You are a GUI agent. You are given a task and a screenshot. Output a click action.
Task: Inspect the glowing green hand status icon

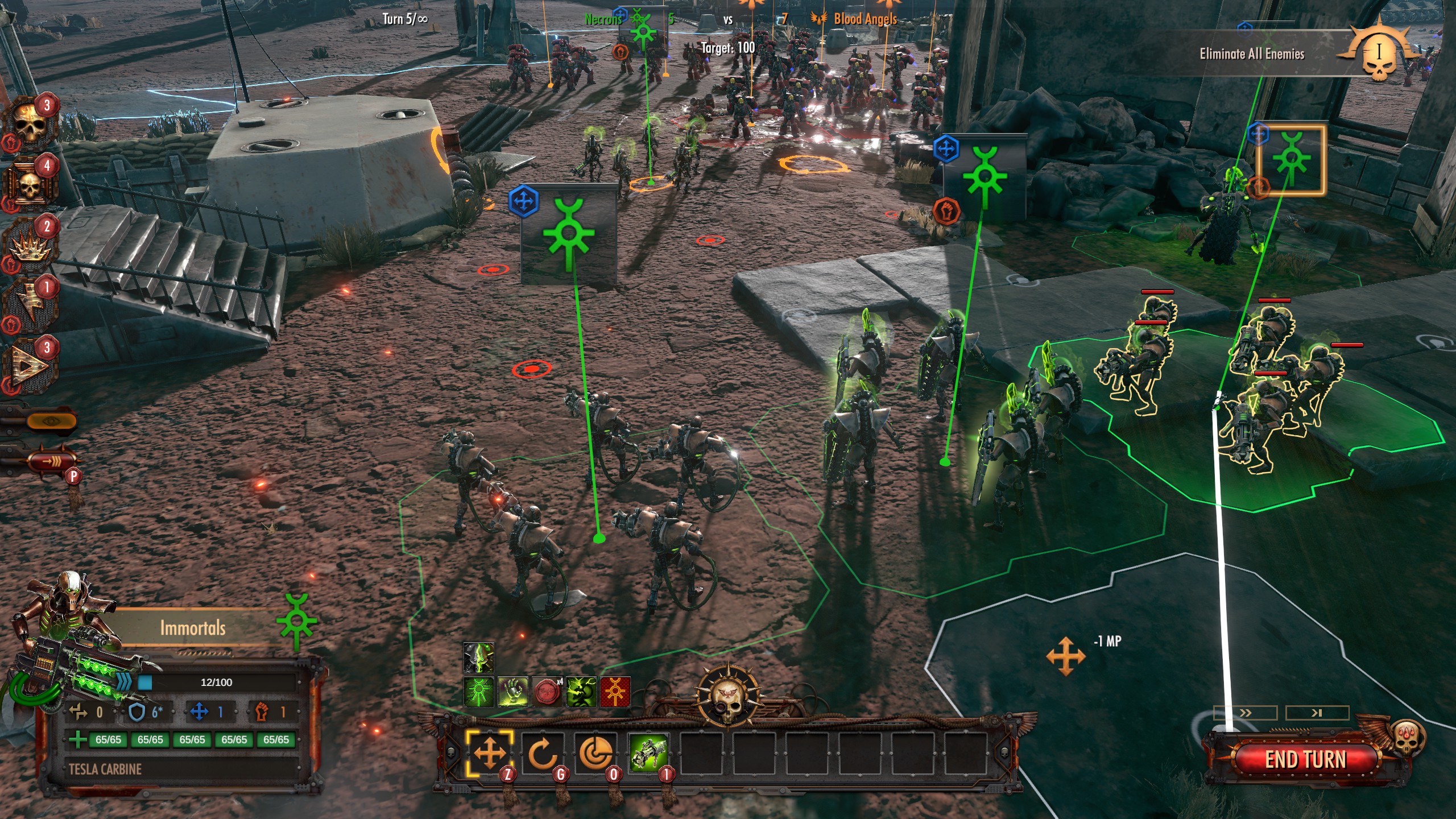tap(512, 692)
